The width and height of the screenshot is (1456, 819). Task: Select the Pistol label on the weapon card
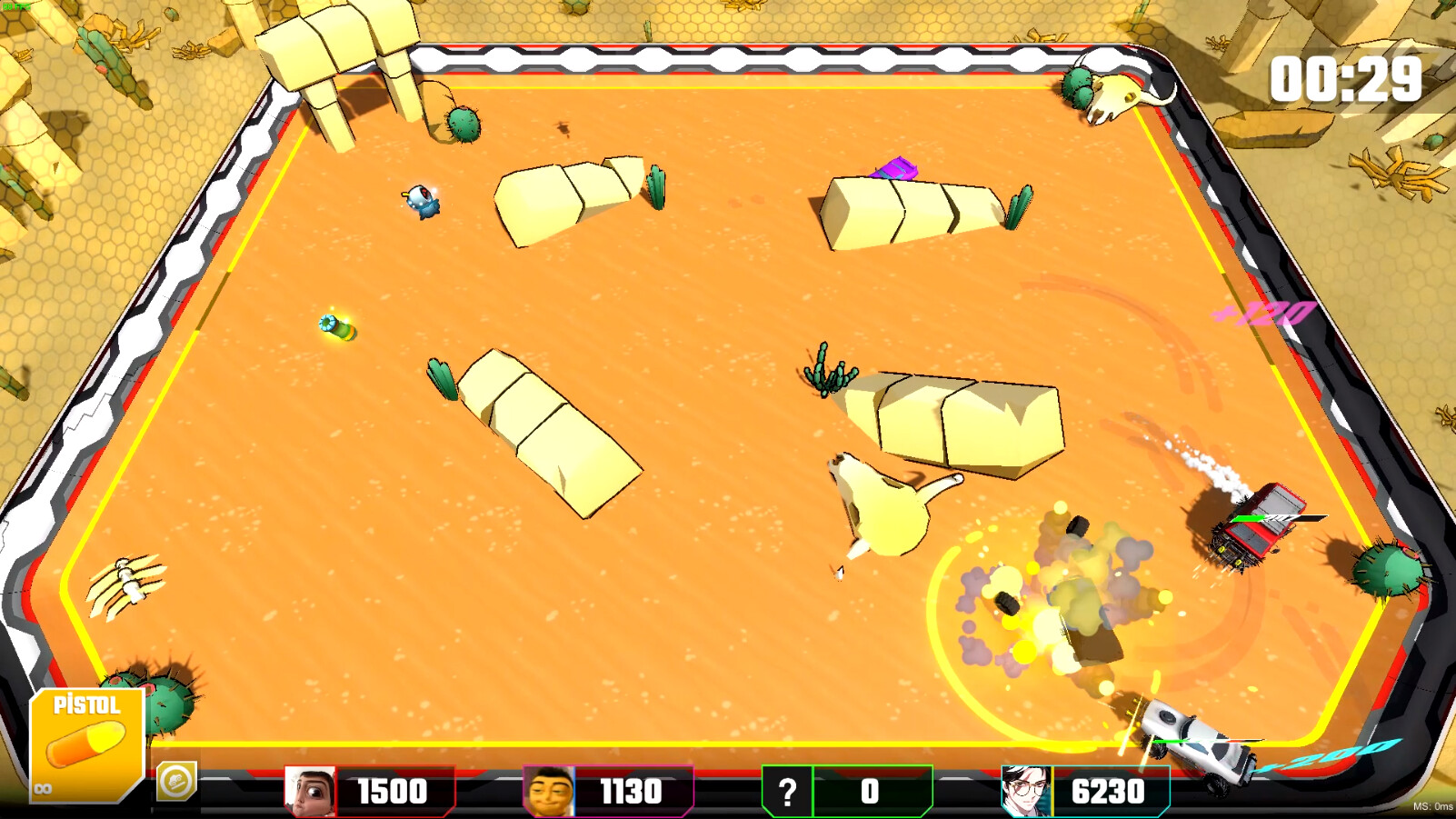click(86, 704)
